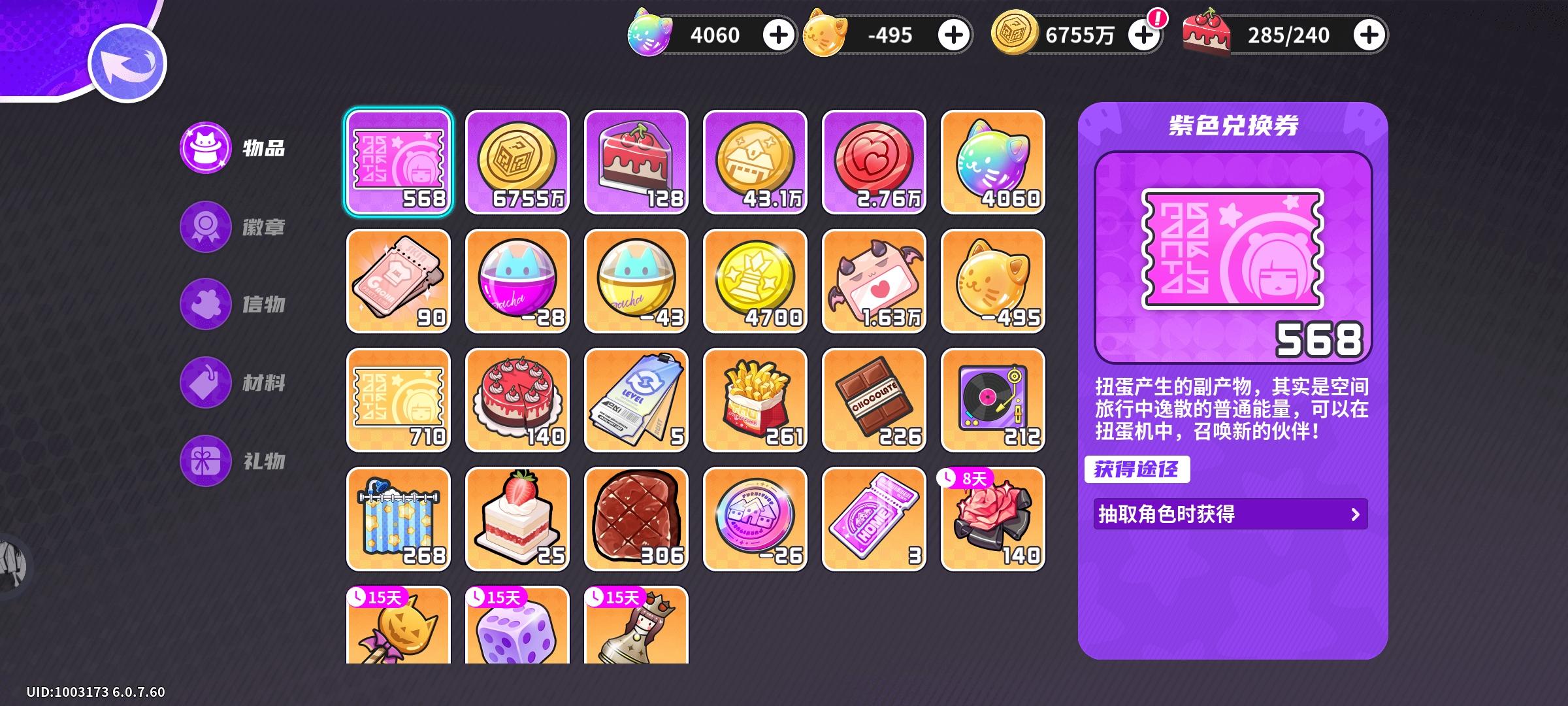This screenshot has height=706, width=1568.
Task: Click the DJ turntable item showing 212
Action: (993, 401)
